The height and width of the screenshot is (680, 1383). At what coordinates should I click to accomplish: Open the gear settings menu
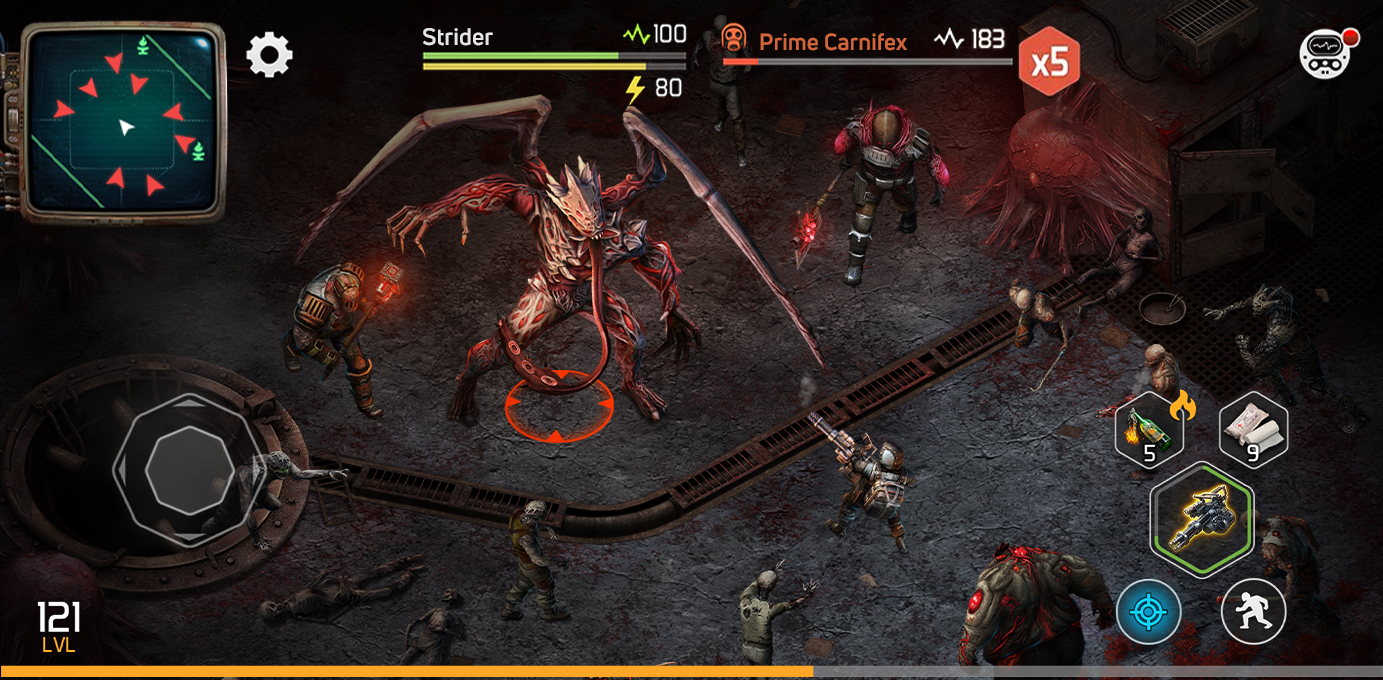[x=269, y=55]
